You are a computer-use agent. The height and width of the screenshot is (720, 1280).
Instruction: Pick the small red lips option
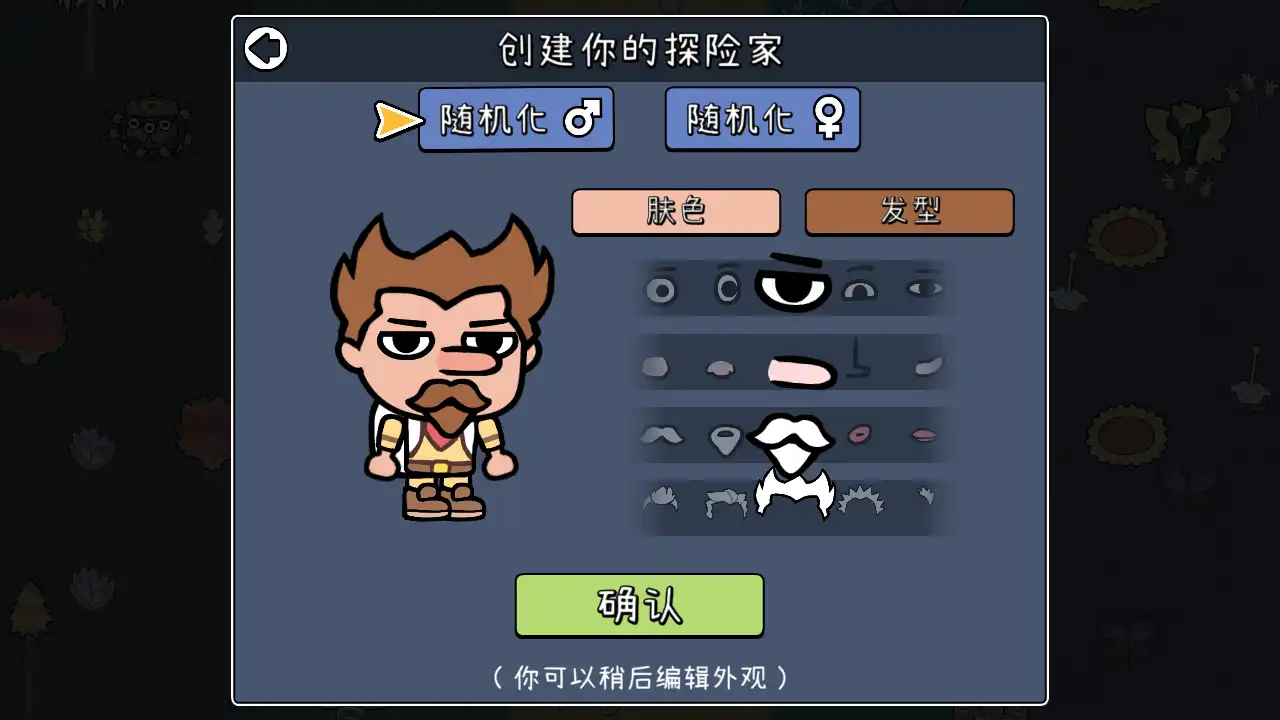coord(860,434)
